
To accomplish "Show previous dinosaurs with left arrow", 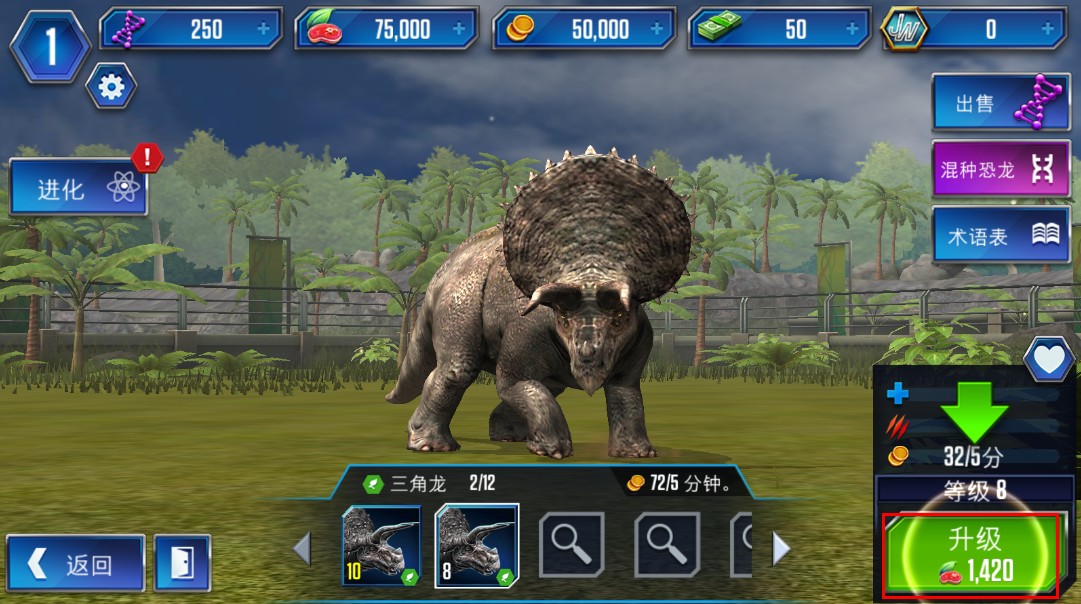I will coord(302,548).
